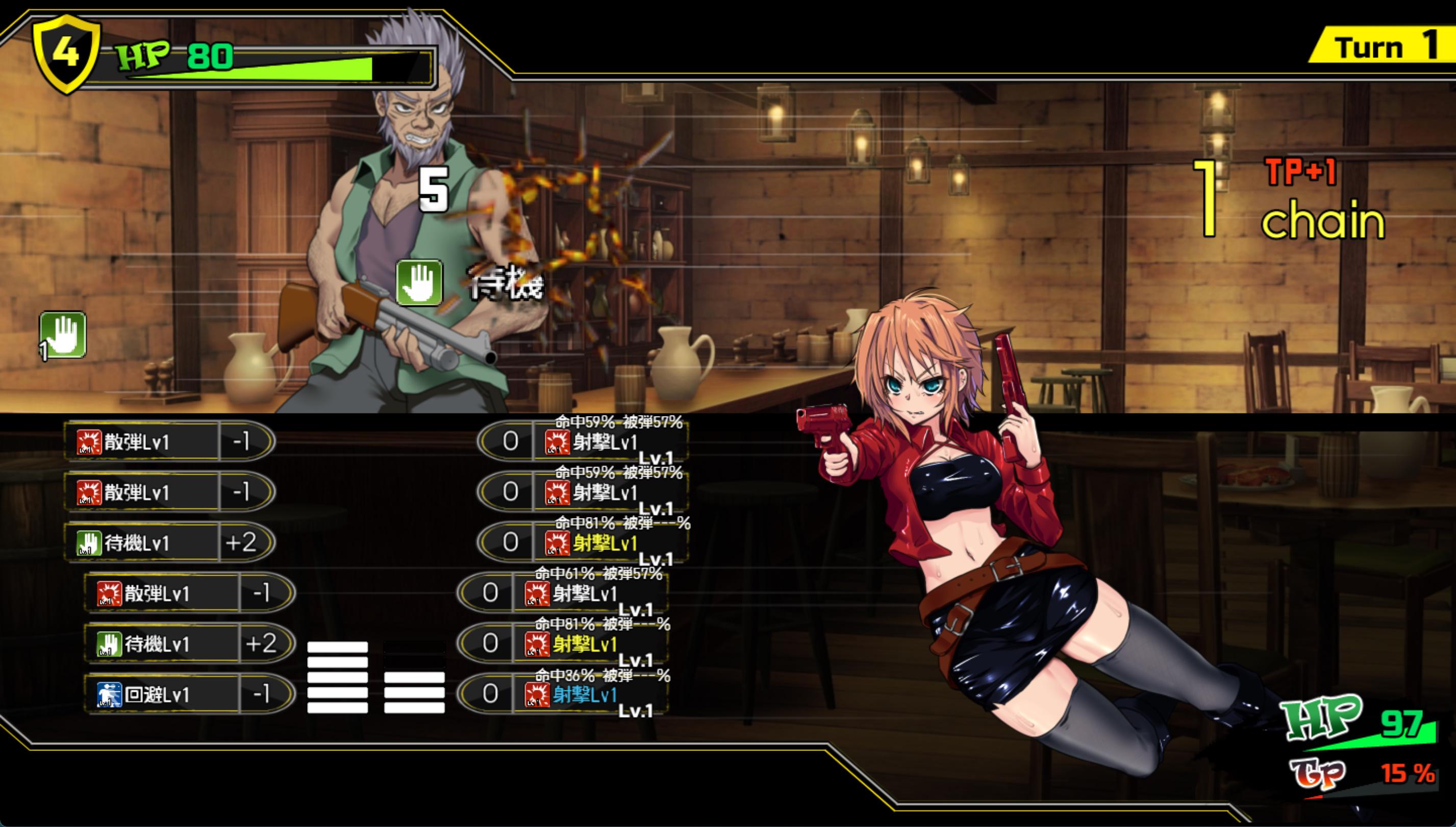Viewport: 1456px width, 827px height.
Task: Click the green hand icon badged 1
Action: click(x=63, y=335)
